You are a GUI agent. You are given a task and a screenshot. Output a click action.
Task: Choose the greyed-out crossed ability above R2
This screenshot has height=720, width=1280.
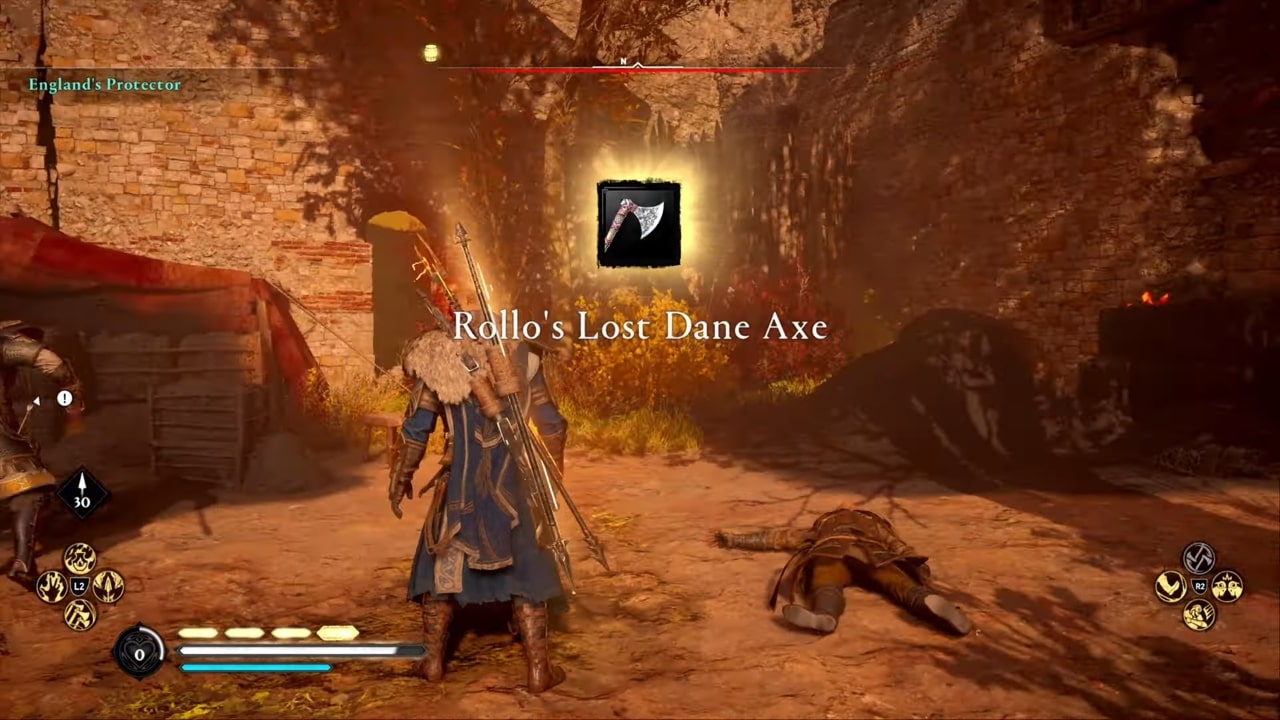pyautogui.click(x=1197, y=557)
